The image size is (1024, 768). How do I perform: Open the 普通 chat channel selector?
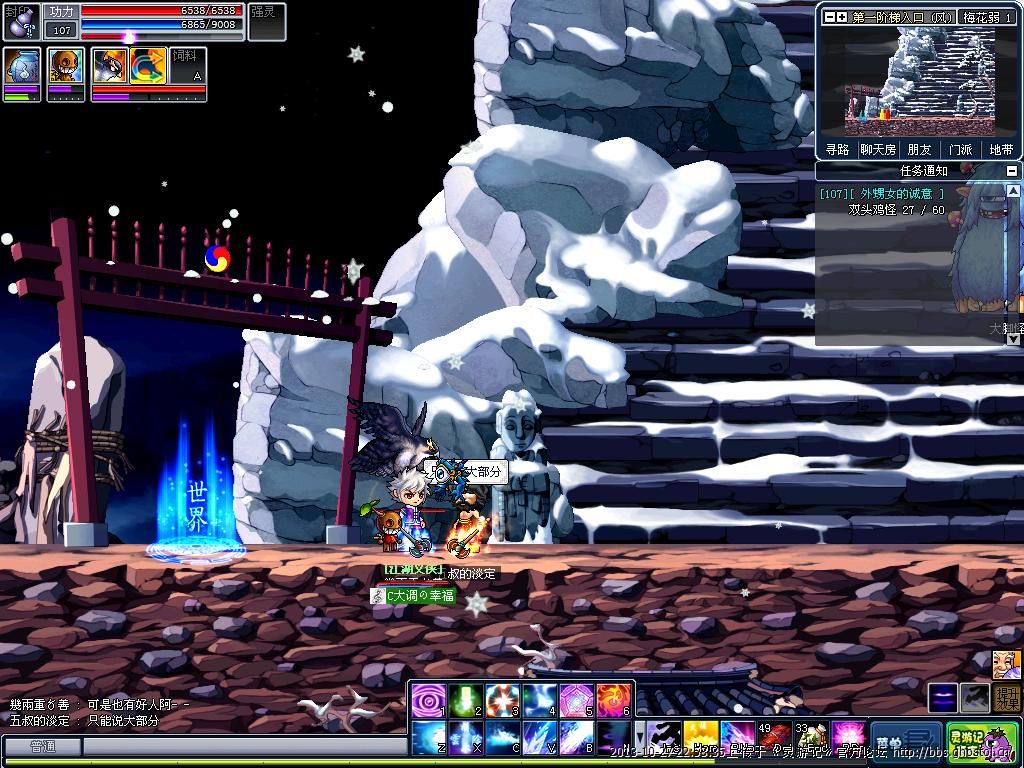[x=42, y=746]
